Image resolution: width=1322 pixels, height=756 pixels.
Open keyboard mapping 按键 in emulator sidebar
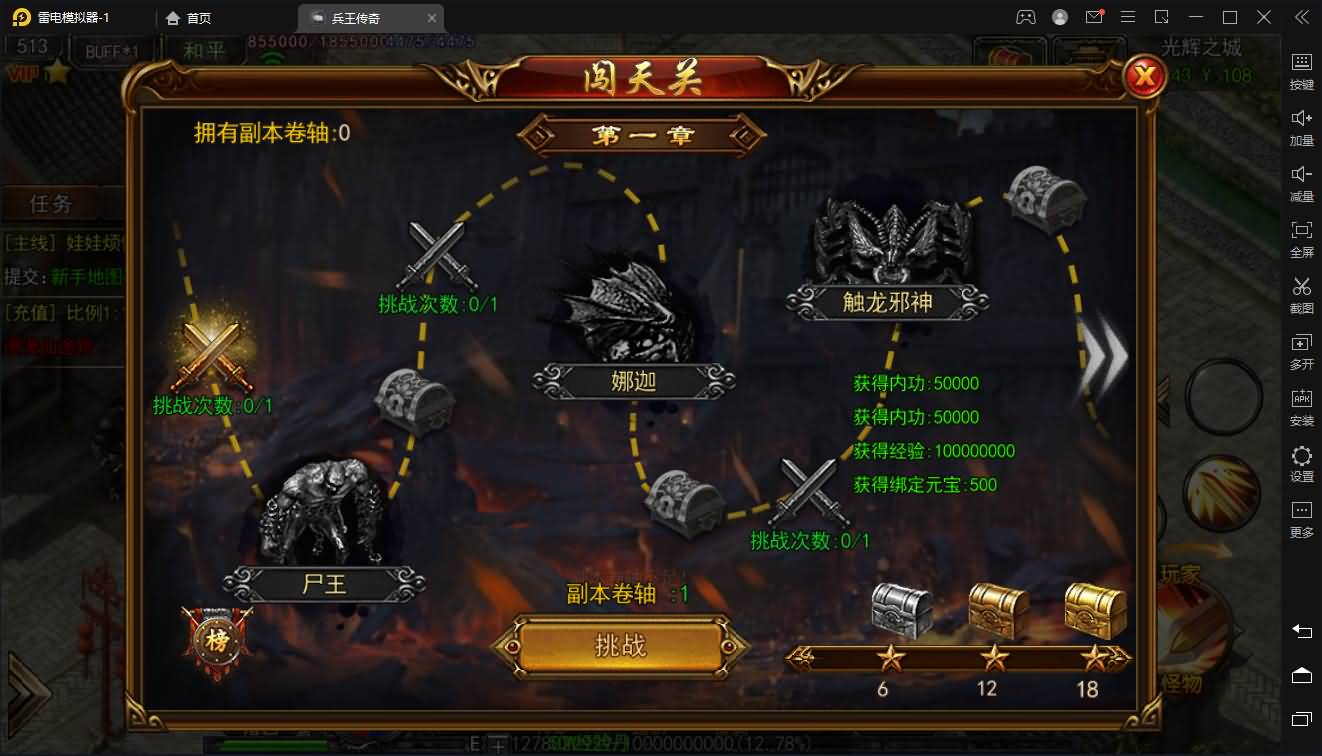(x=1300, y=70)
